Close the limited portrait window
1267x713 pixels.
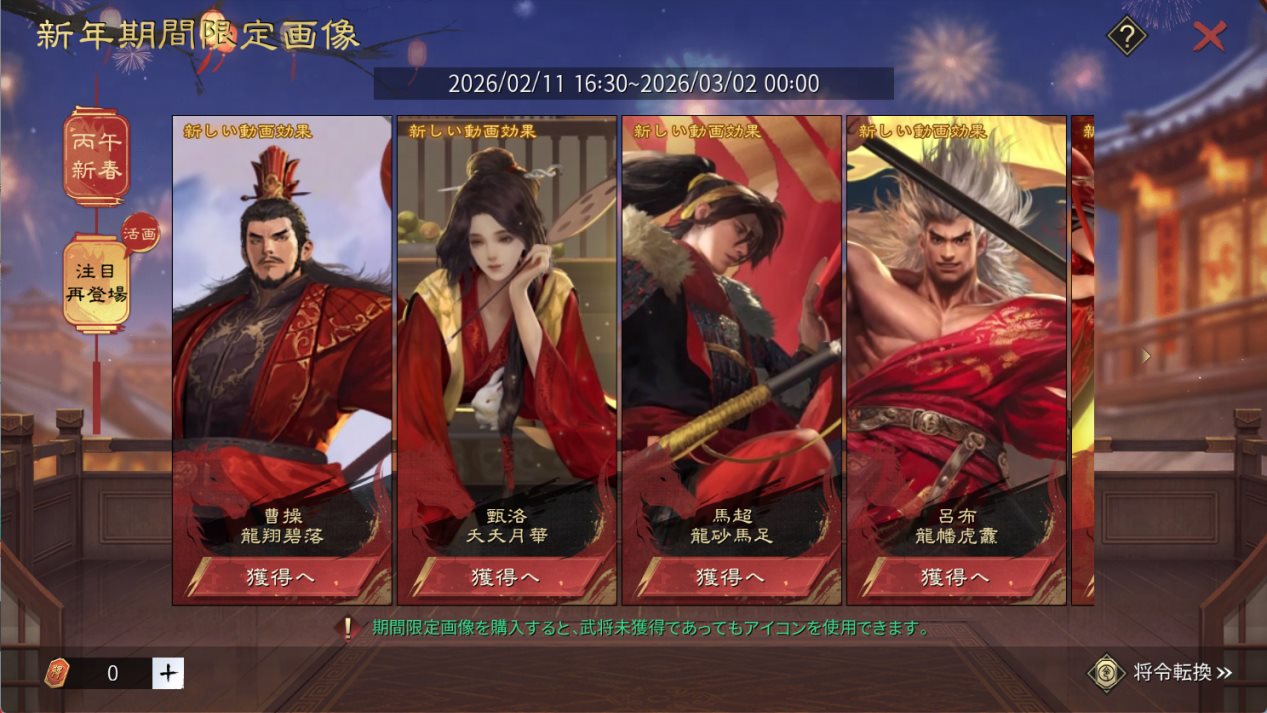1209,37
